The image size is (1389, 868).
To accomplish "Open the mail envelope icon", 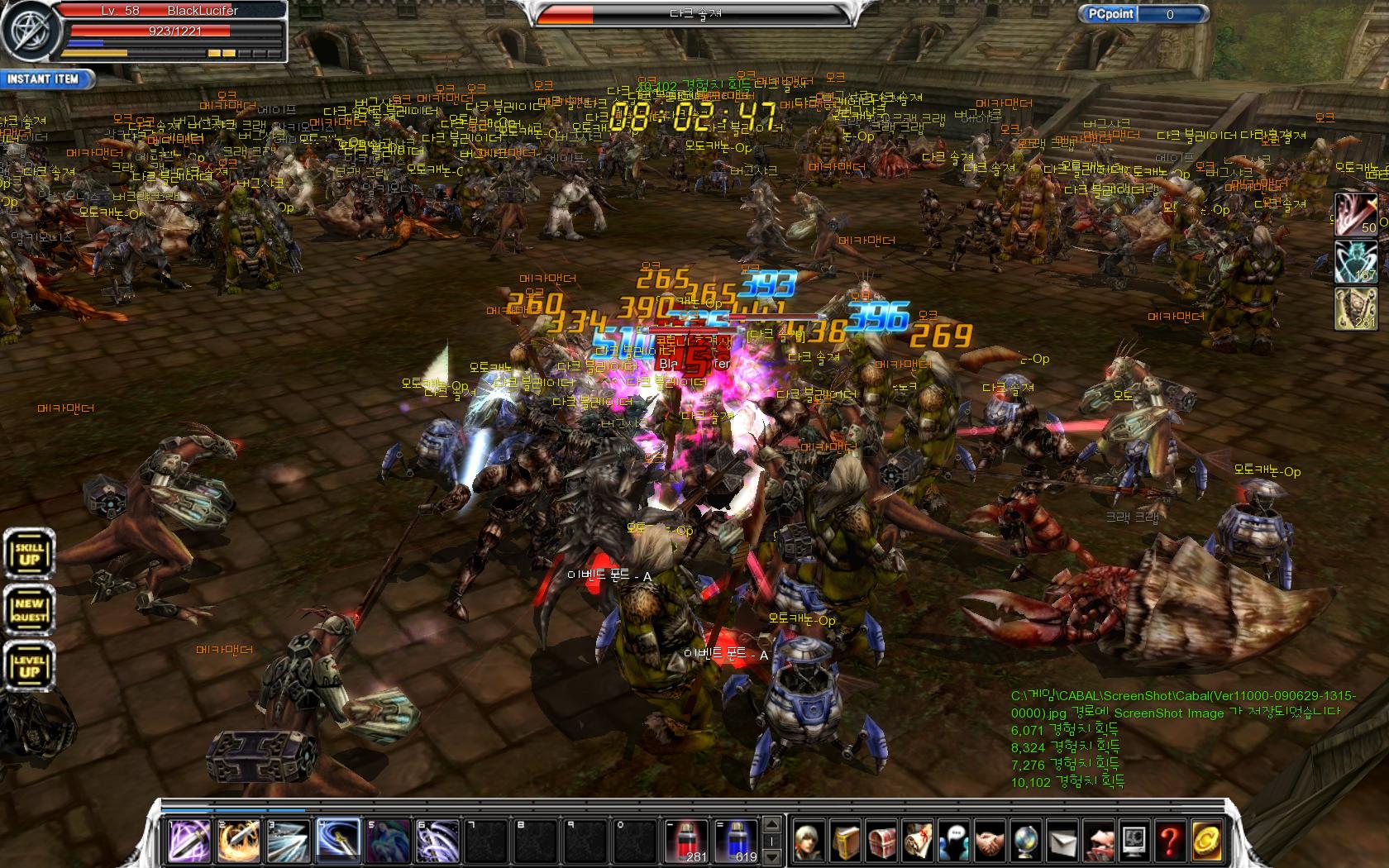I will (1062, 842).
